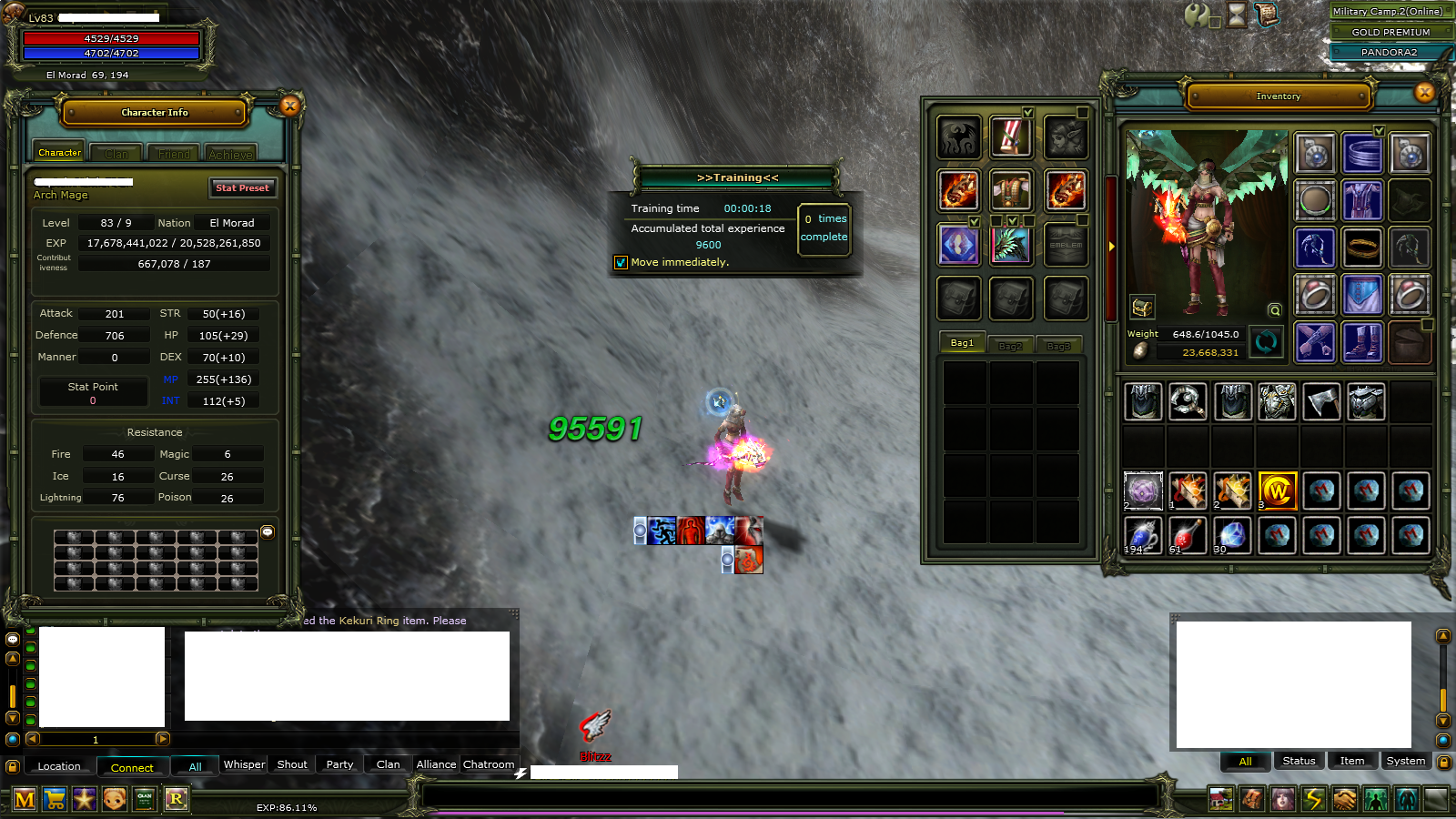
Task: Switch to the Clan tab in Character Info
Action: tap(116, 154)
